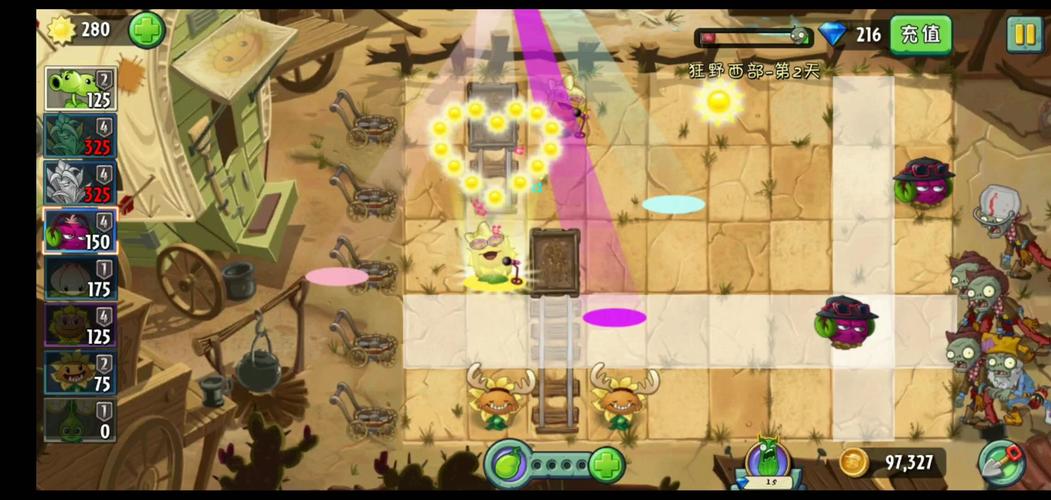Select the teal plant seed packet costing 325

(x=80, y=136)
